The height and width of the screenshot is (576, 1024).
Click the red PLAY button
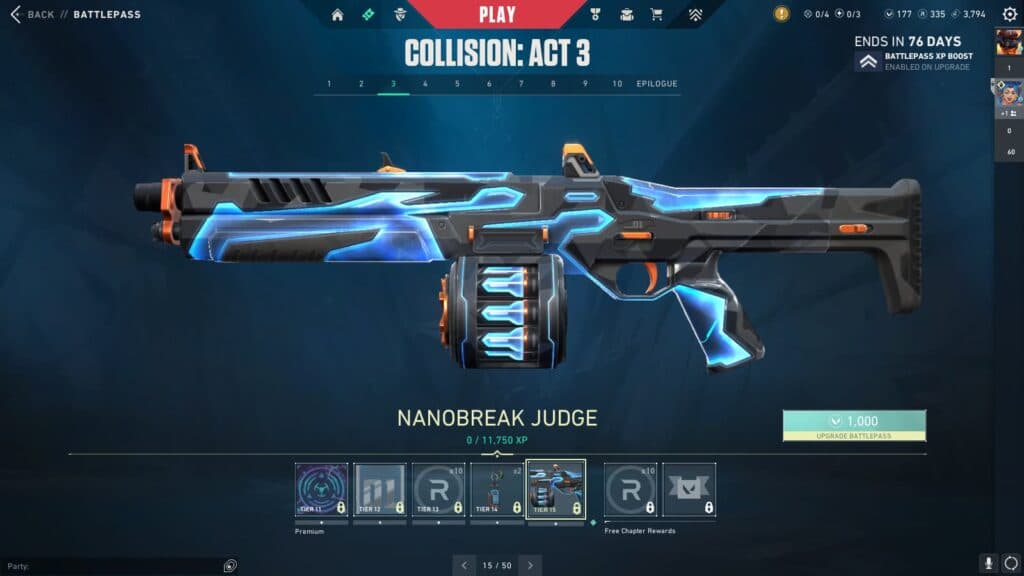click(x=497, y=14)
